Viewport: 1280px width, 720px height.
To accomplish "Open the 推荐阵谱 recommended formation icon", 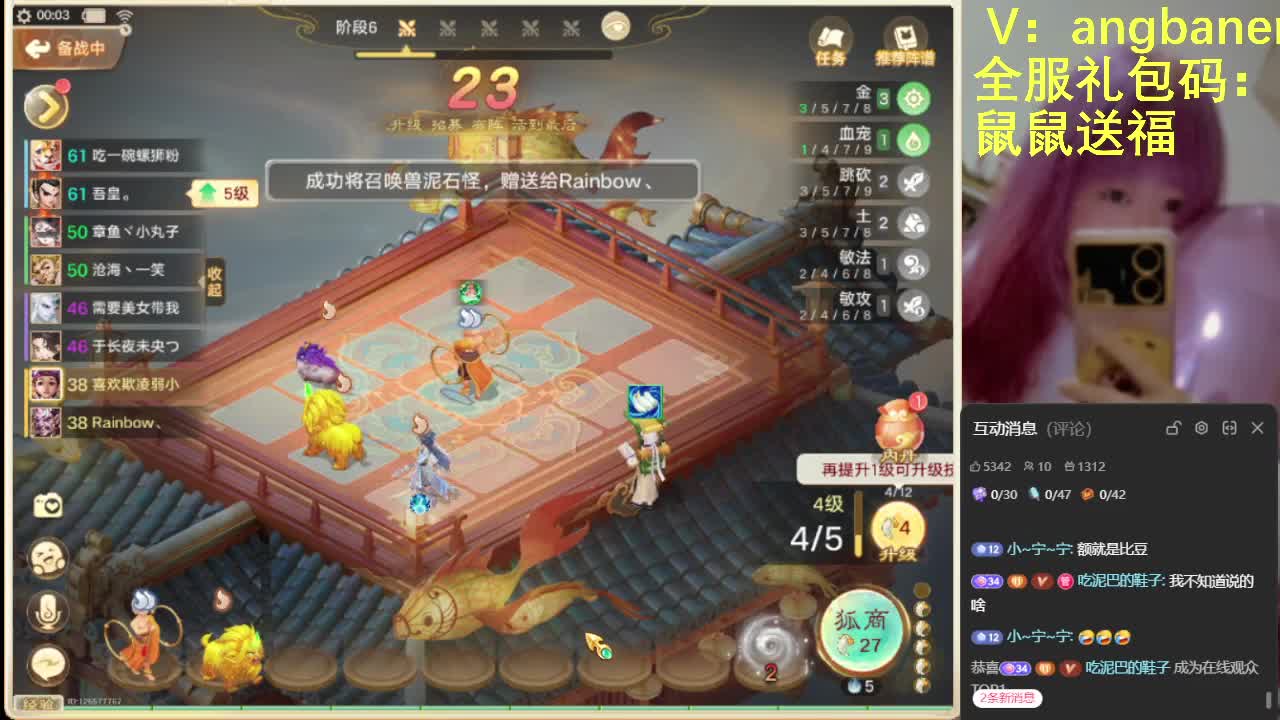I will (907, 45).
